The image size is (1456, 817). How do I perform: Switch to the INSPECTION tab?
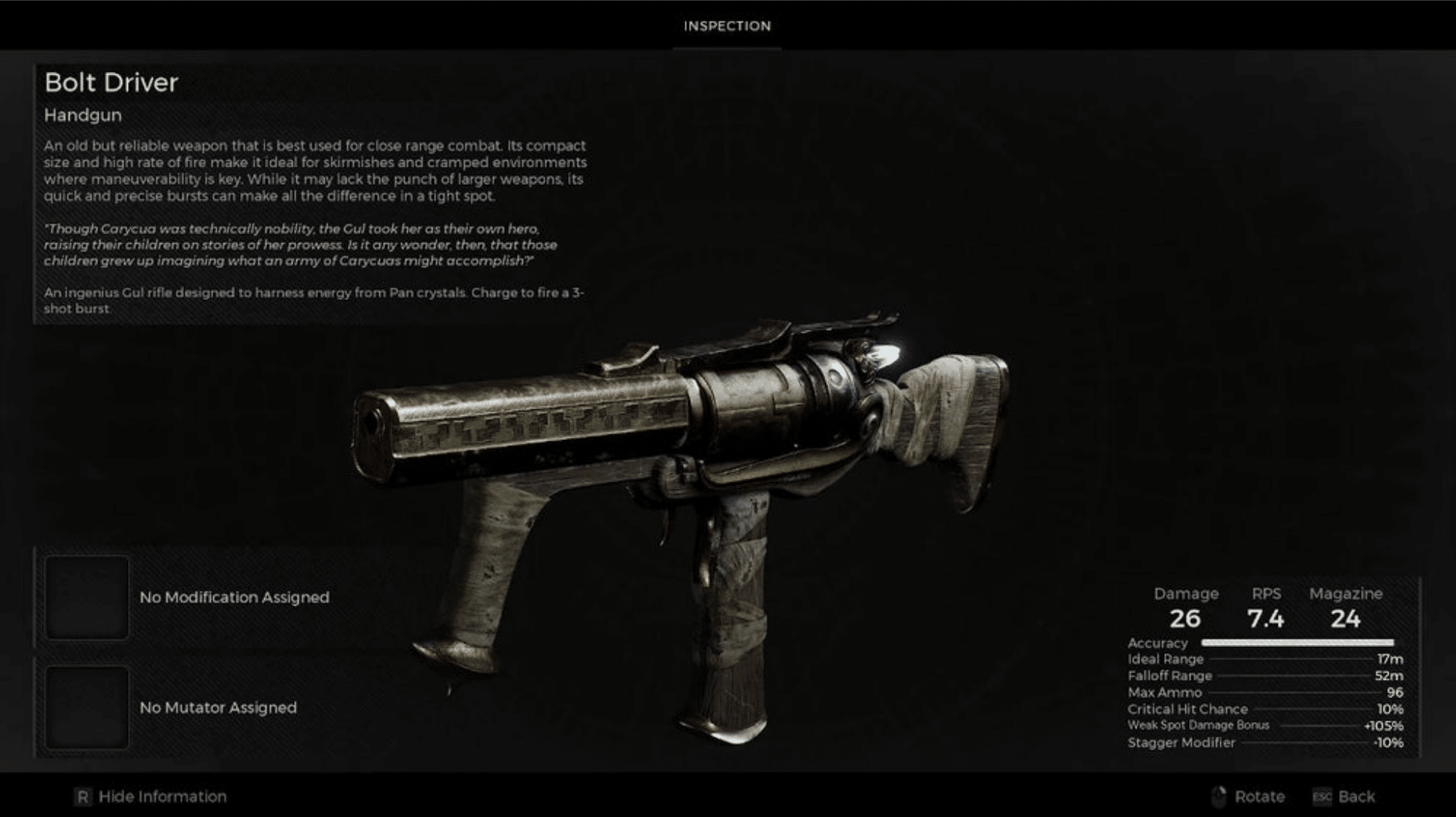click(727, 26)
